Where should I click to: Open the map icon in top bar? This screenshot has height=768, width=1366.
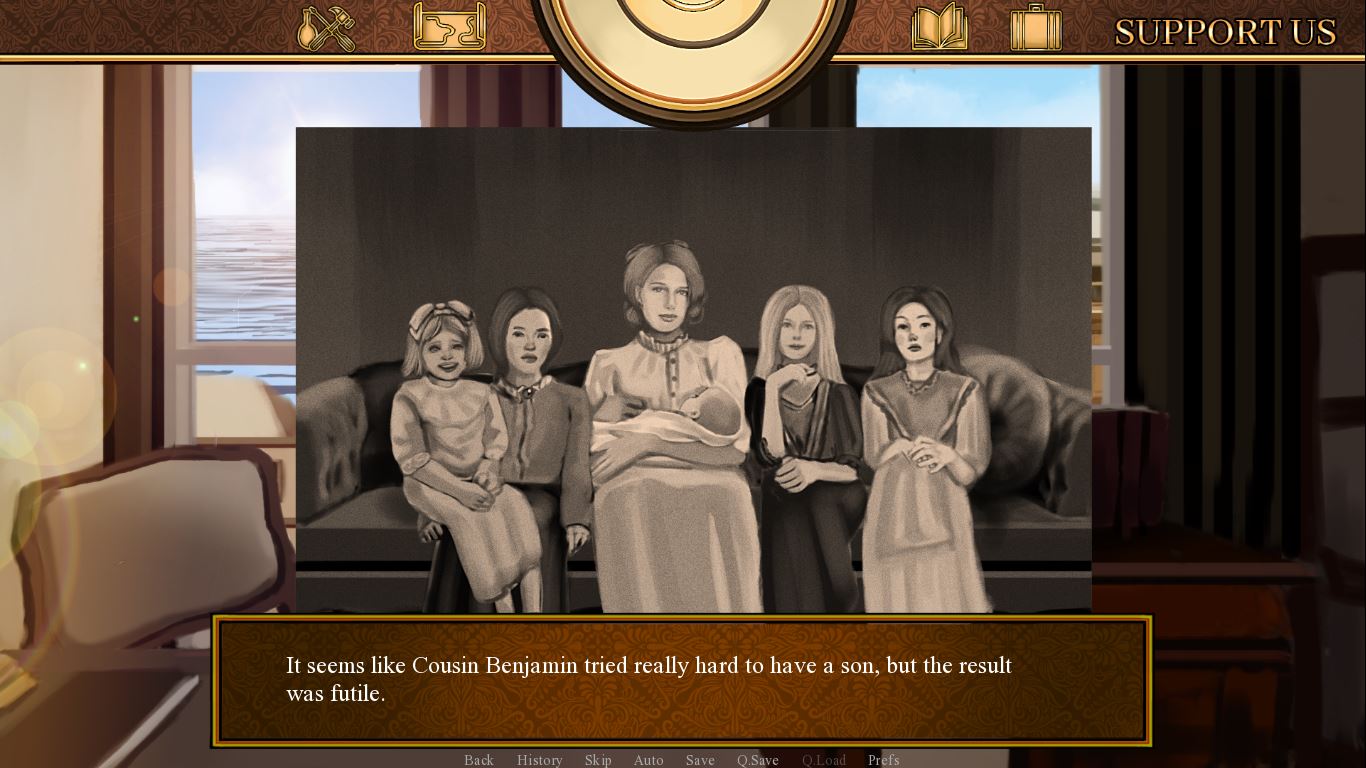click(449, 27)
